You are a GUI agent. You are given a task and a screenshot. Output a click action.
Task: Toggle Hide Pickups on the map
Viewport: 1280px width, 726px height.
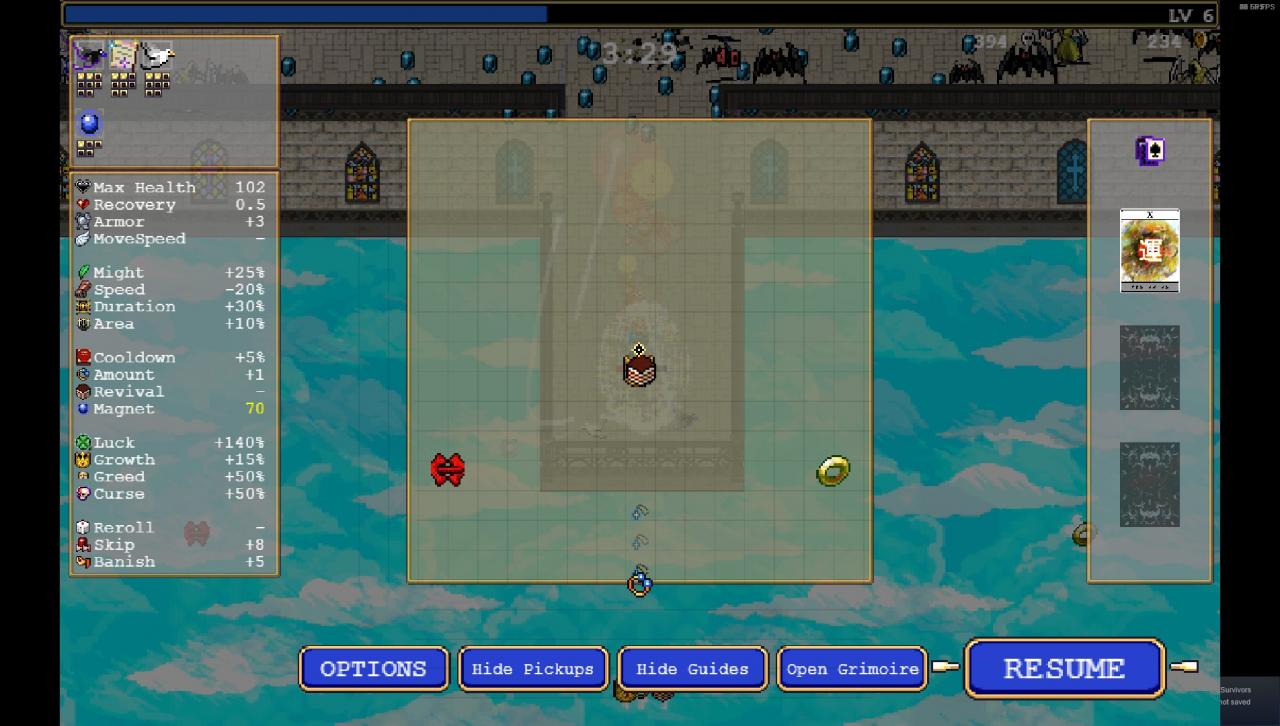point(533,669)
